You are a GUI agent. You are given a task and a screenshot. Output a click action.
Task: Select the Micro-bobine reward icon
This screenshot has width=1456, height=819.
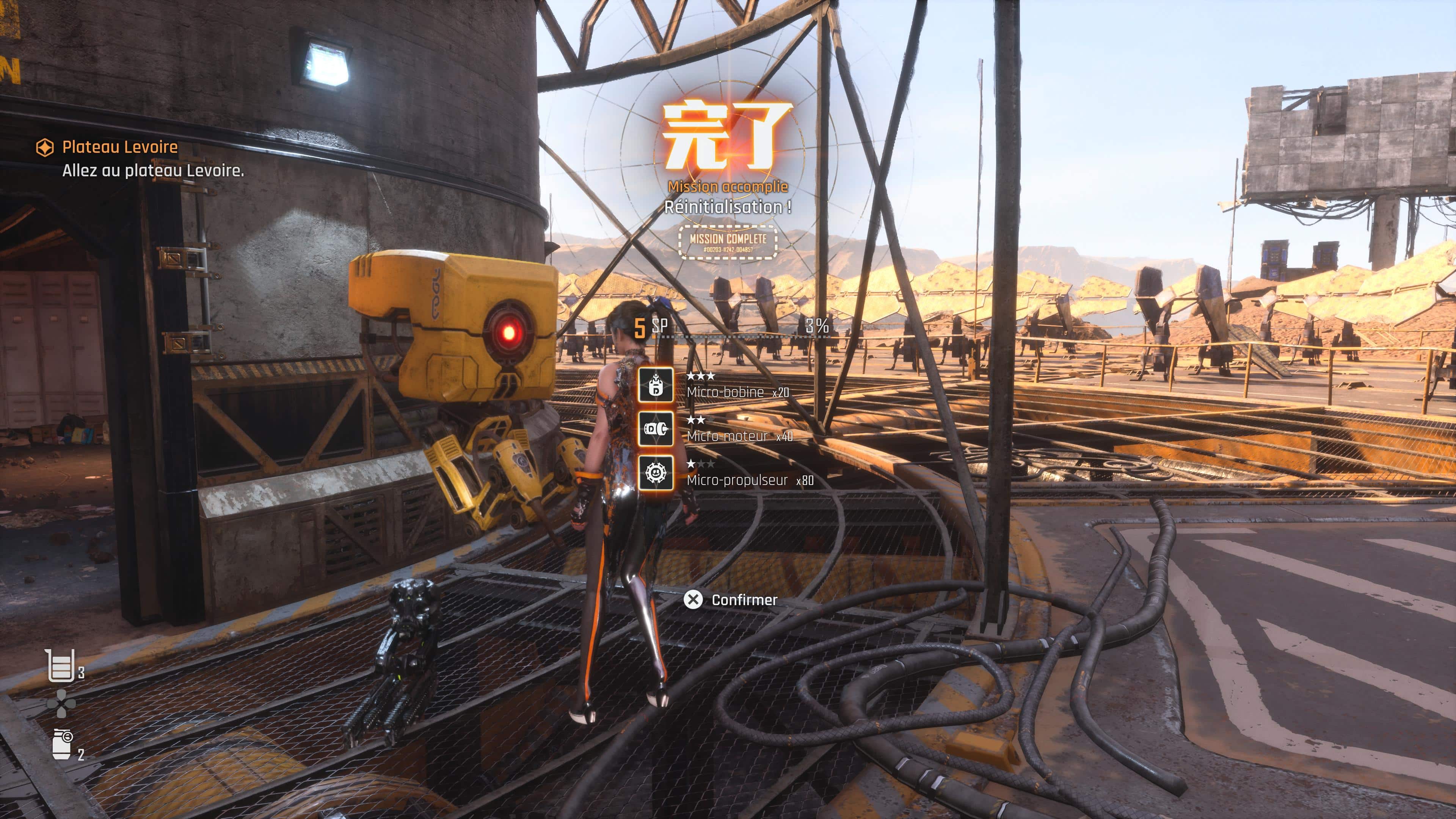click(656, 385)
